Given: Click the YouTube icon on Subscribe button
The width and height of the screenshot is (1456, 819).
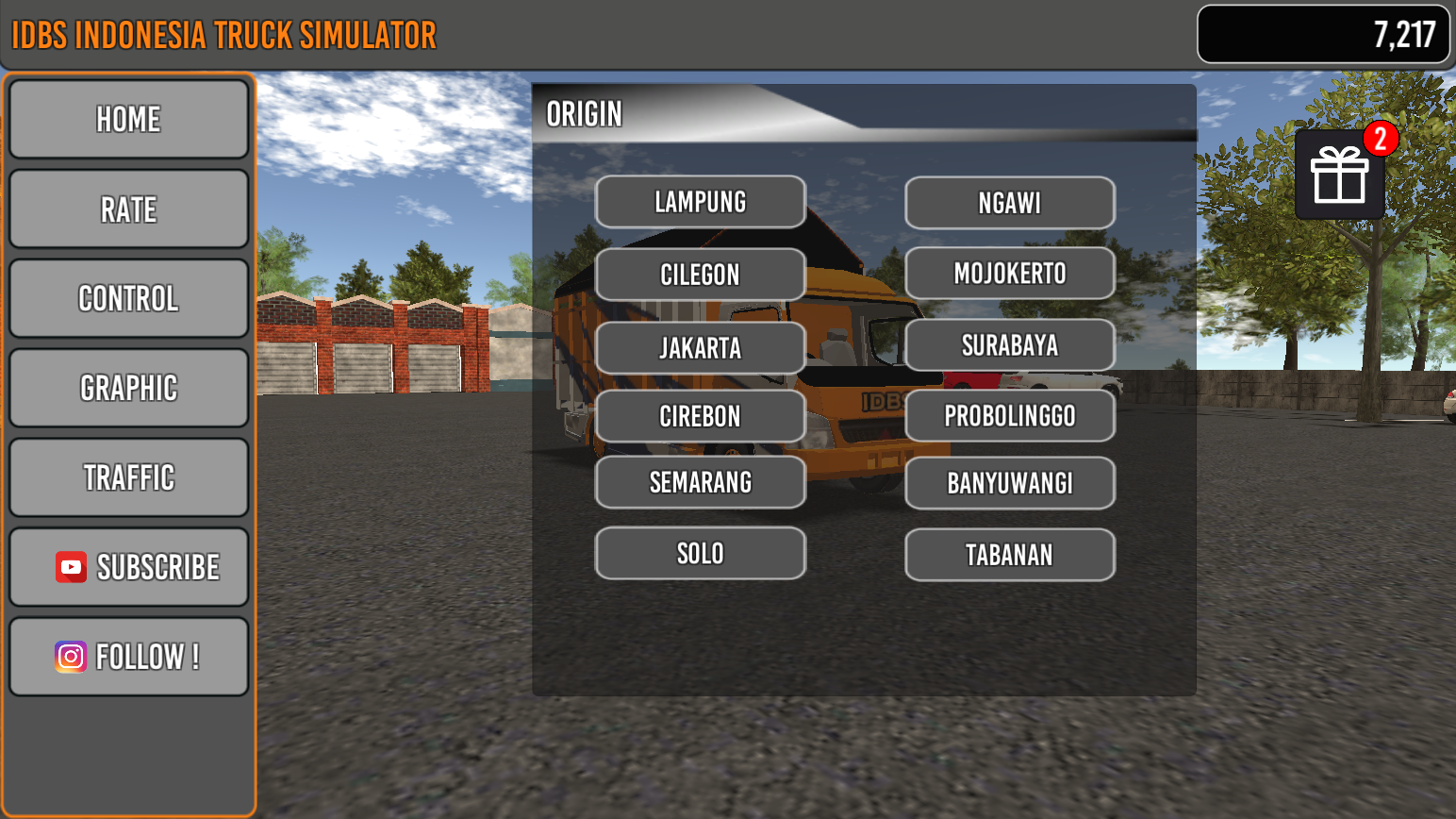Looking at the screenshot, I should (x=70, y=566).
